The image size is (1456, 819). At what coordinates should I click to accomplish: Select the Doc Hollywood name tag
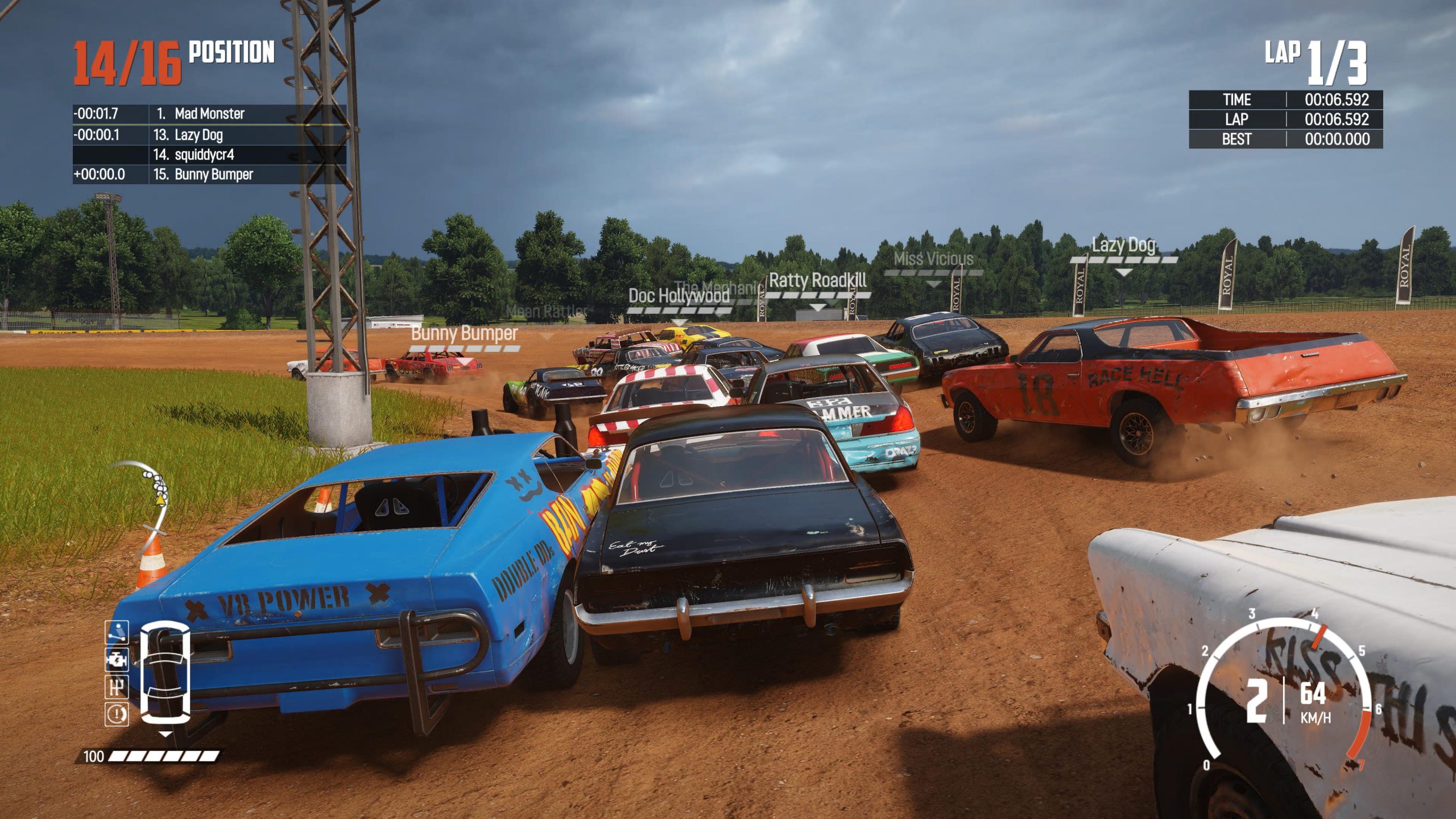tap(679, 296)
